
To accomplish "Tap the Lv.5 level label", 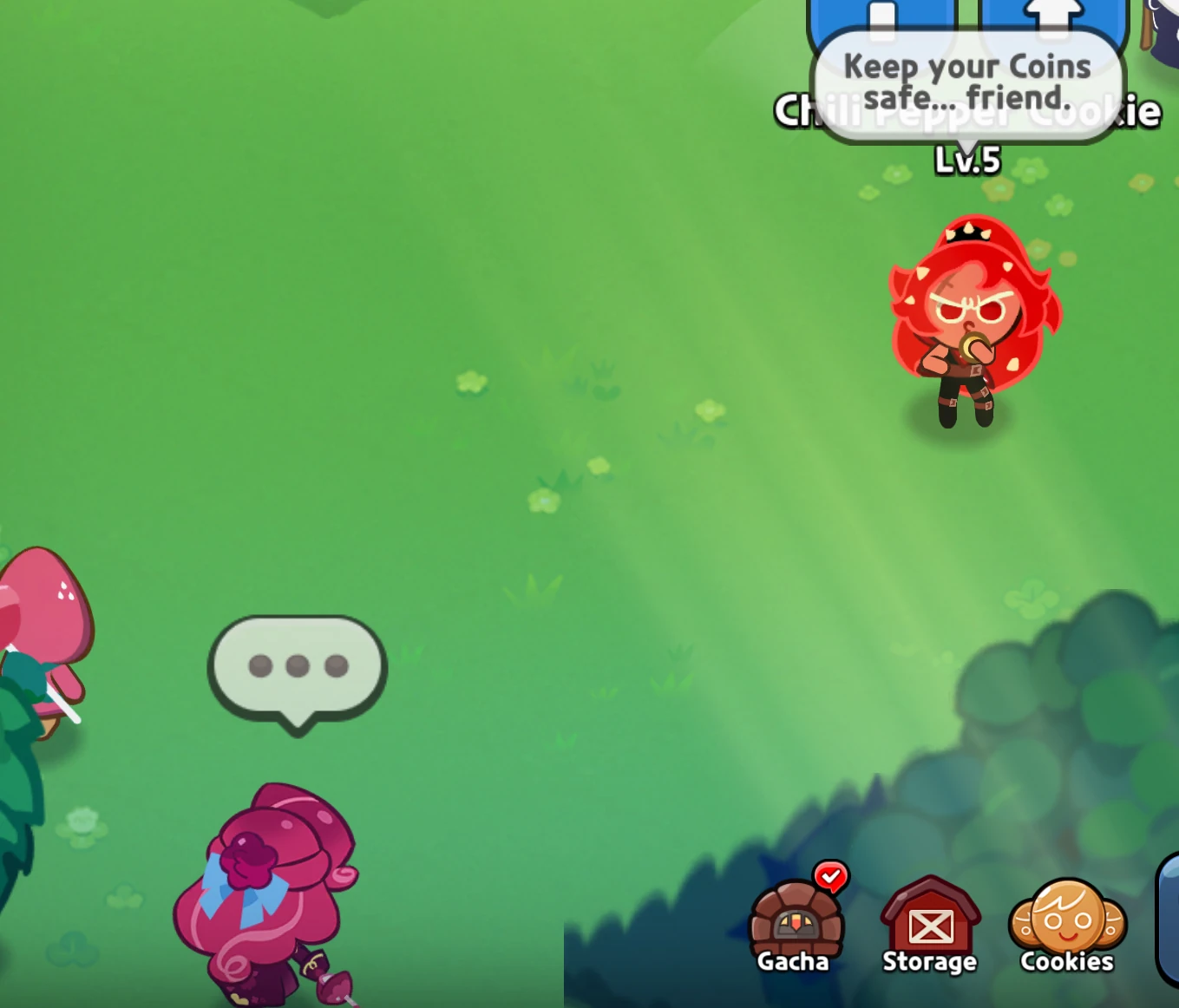I will pyautogui.click(x=966, y=160).
